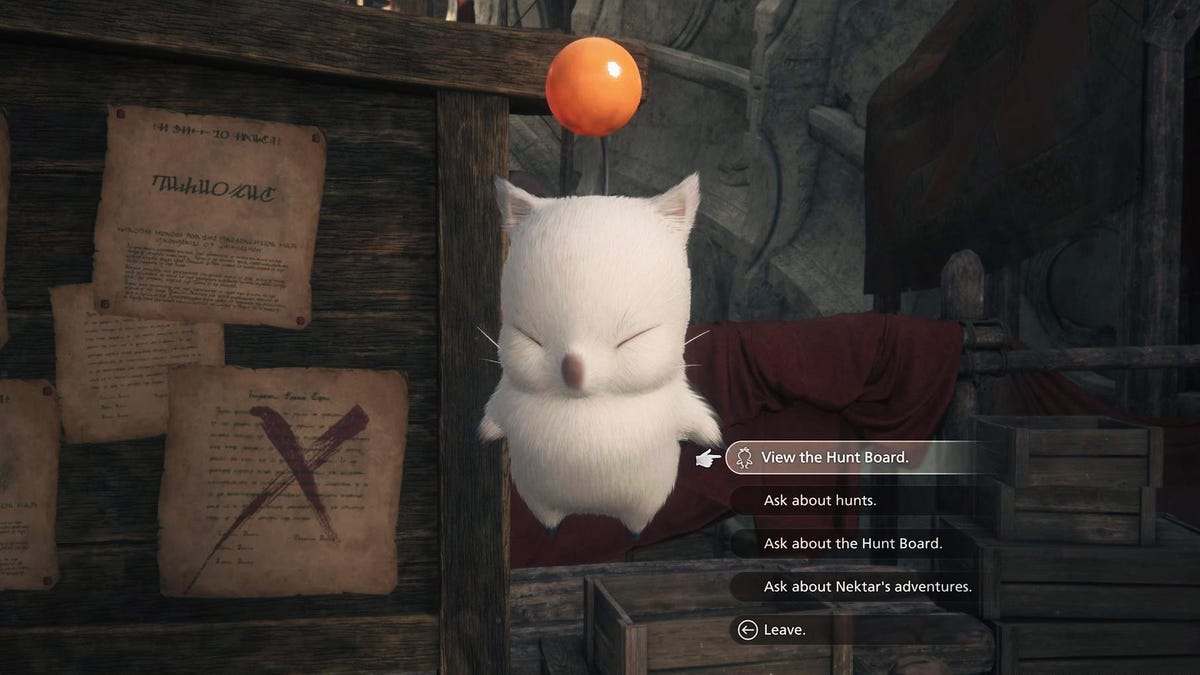
Task: Choose "Ask about hunts." dialogue option
Action: (820, 500)
